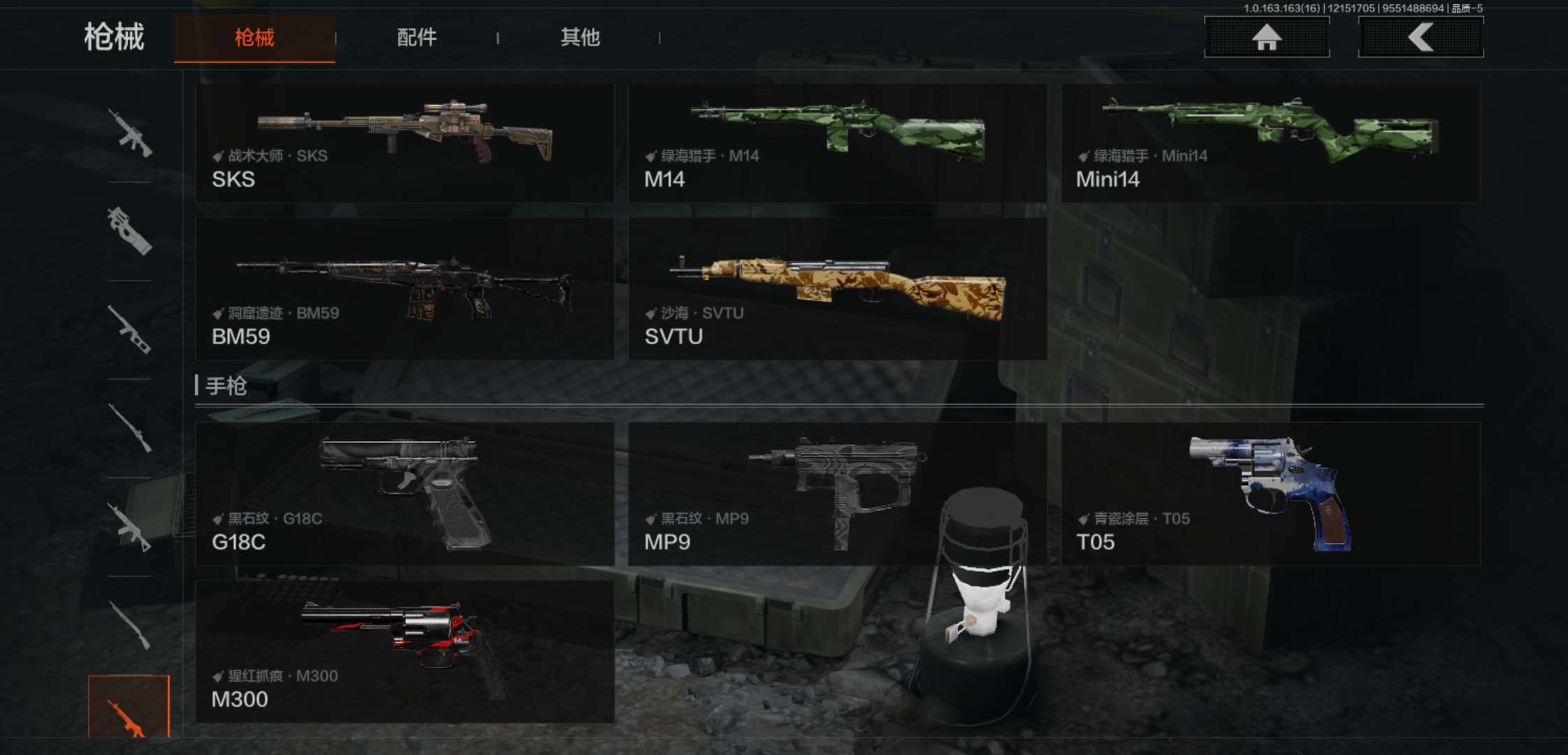Choose the green camo M14 card
The height and width of the screenshot is (755, 1568).
(837, 144)
